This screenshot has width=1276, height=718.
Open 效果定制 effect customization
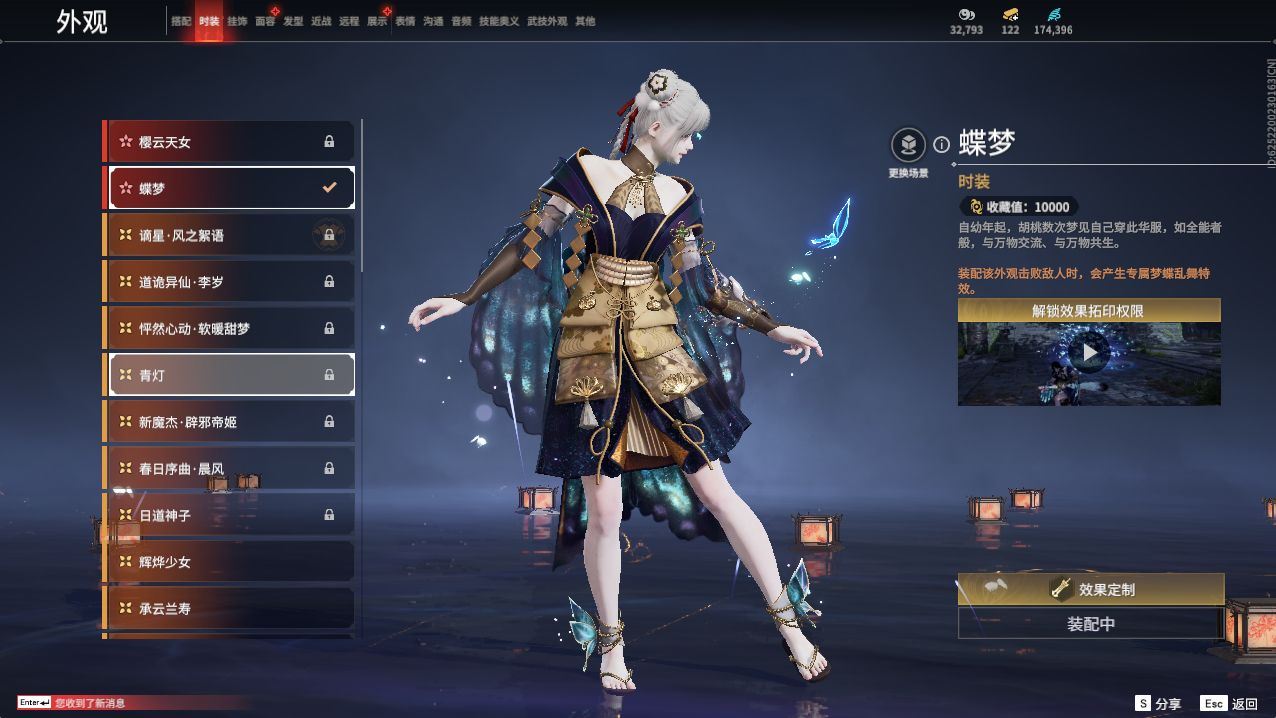1091,589
